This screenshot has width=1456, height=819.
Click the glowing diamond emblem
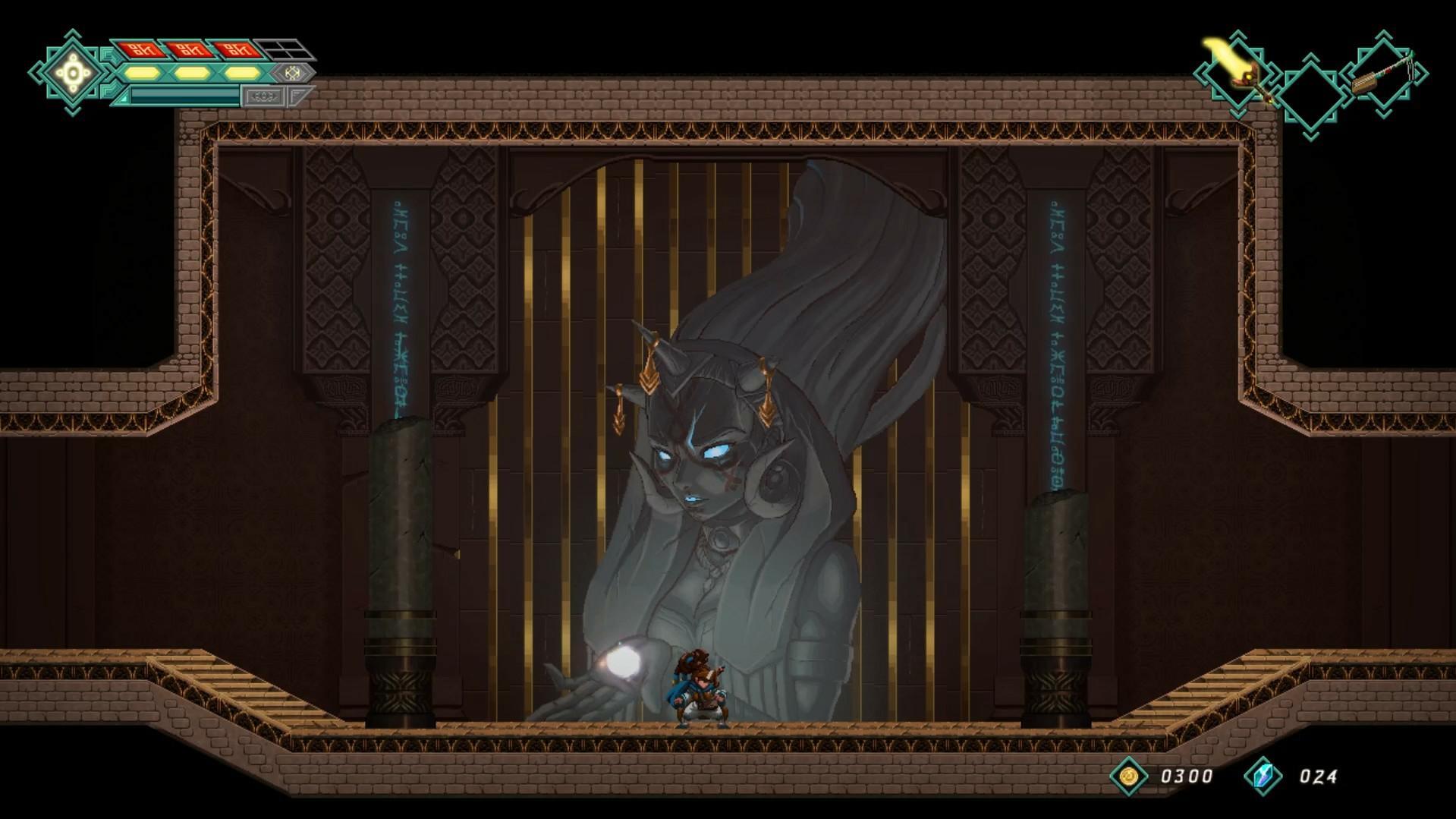(x=71, y=72)
